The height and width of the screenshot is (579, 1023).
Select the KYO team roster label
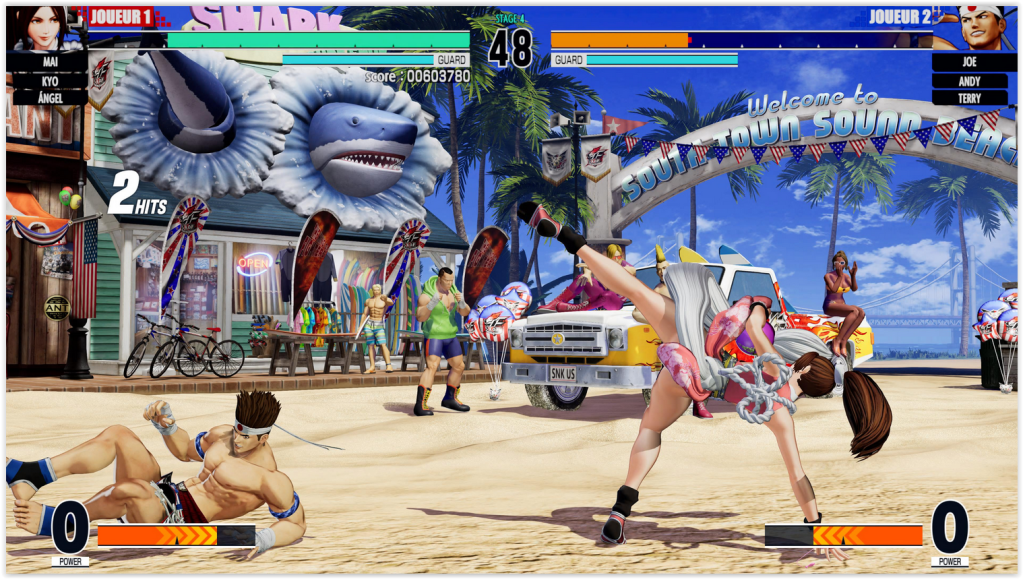coord(50,80)
